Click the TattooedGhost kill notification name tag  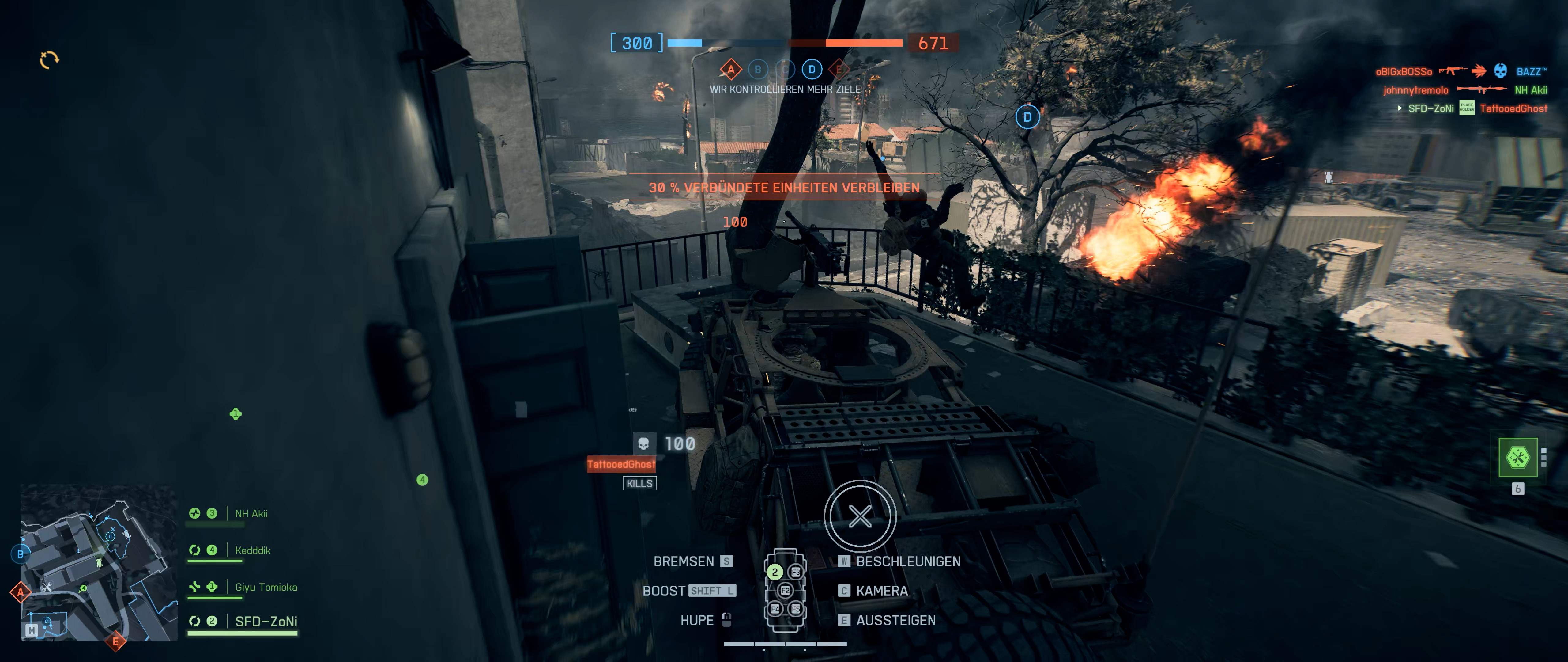click(621, 464)
